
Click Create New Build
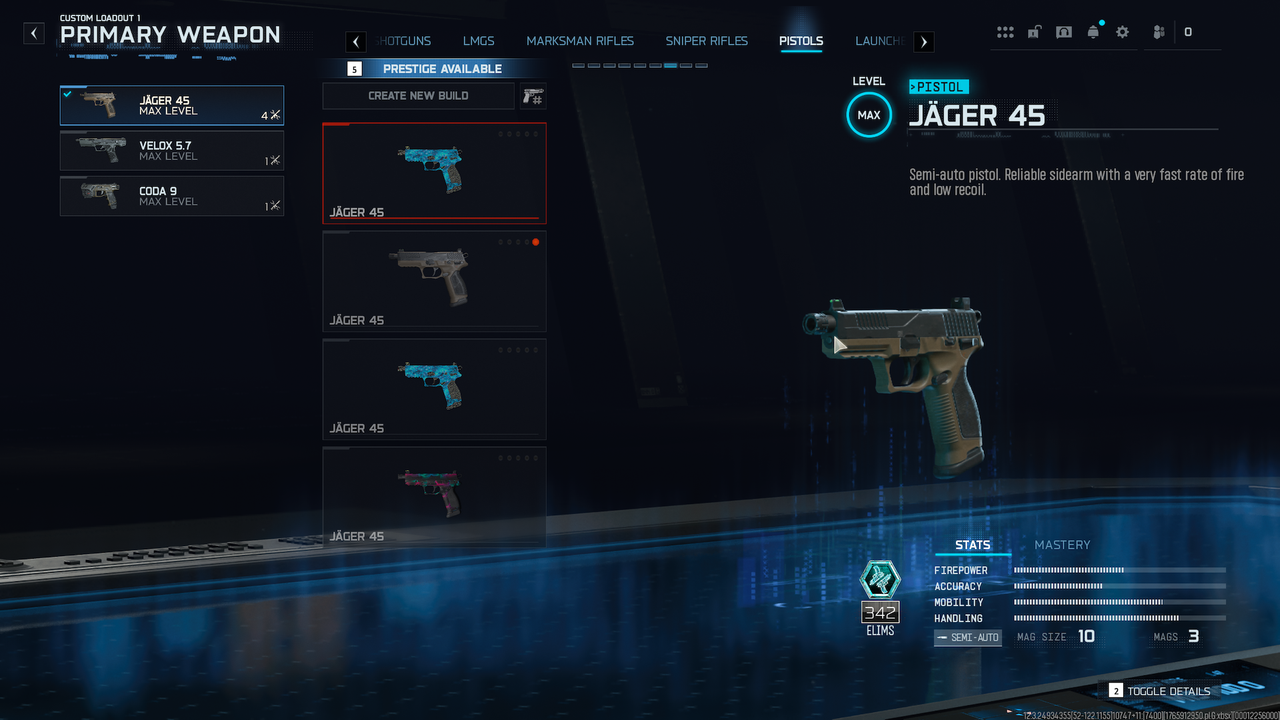(418, 96)
